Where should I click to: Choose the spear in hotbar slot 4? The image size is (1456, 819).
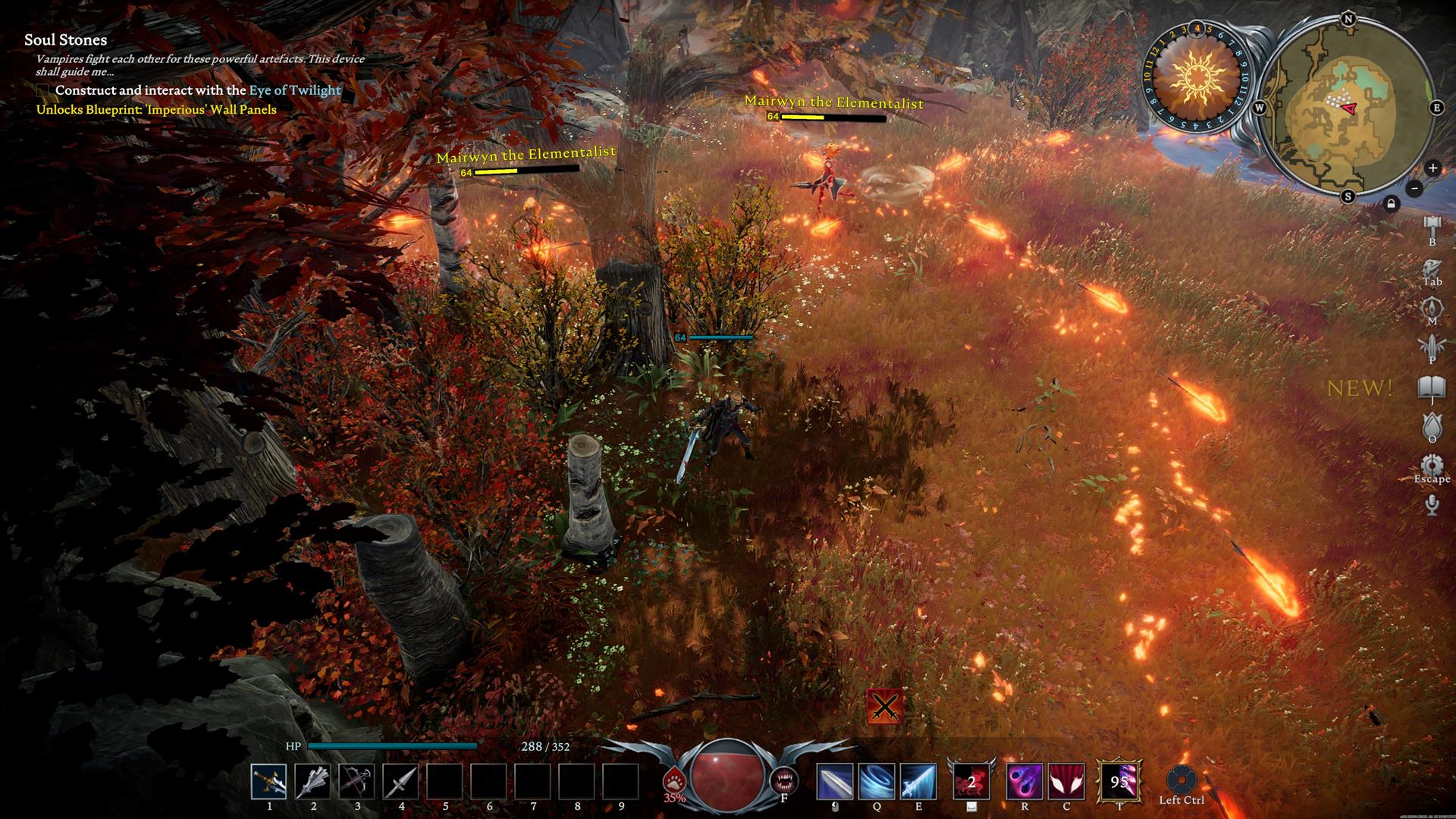[400, 782]
